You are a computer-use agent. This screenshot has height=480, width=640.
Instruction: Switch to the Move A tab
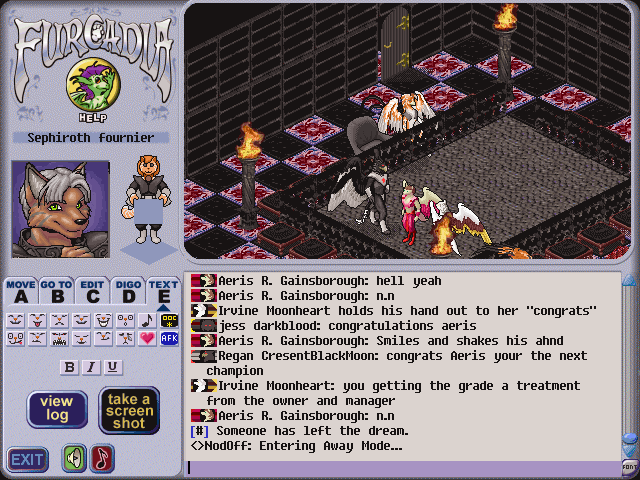point(20,291)
